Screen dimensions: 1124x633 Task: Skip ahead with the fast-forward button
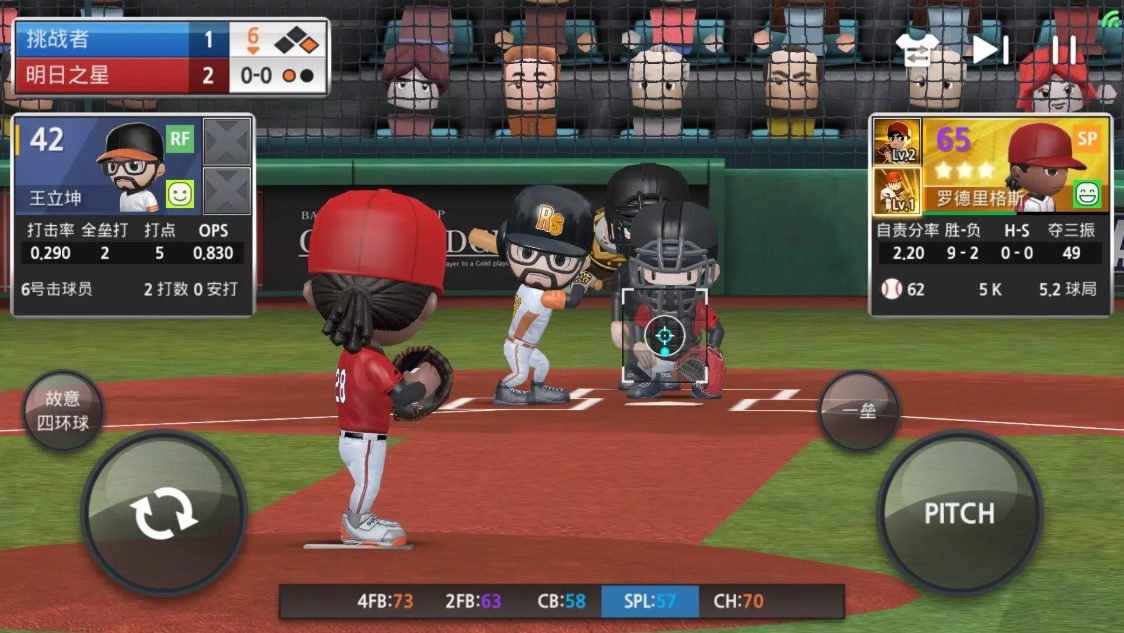(991, 49)
